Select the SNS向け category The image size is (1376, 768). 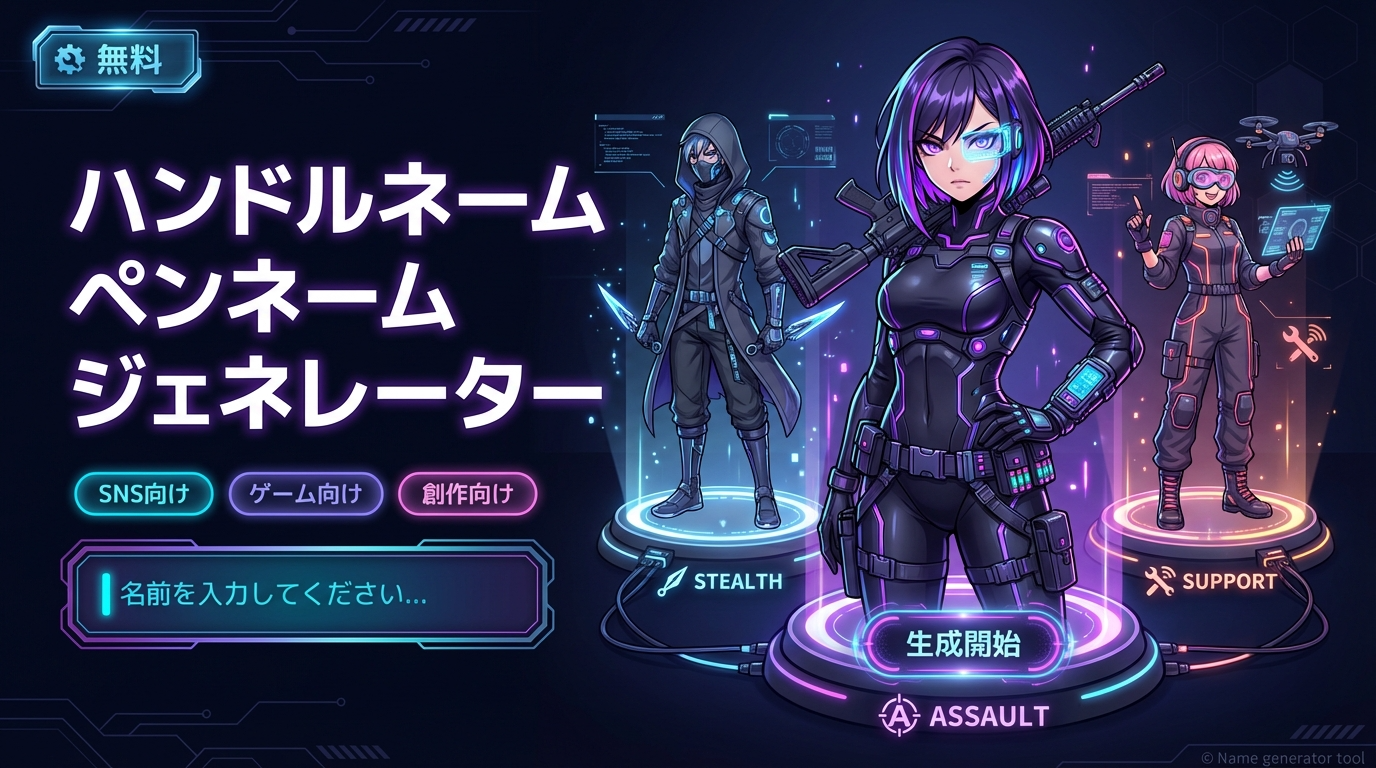pos(144,493)
